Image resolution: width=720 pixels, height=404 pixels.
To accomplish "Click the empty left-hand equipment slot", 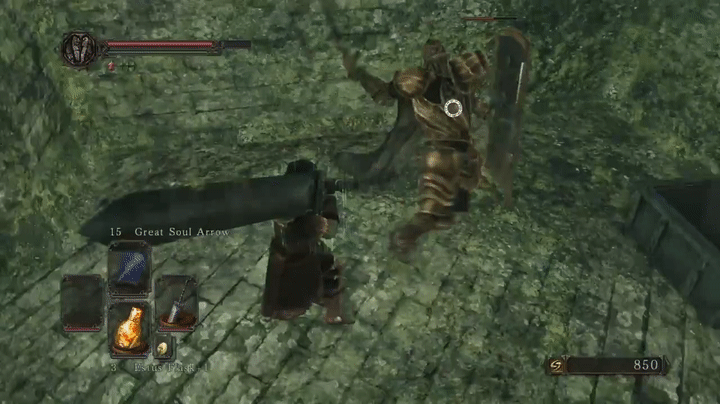I will (x=82, y=302).
